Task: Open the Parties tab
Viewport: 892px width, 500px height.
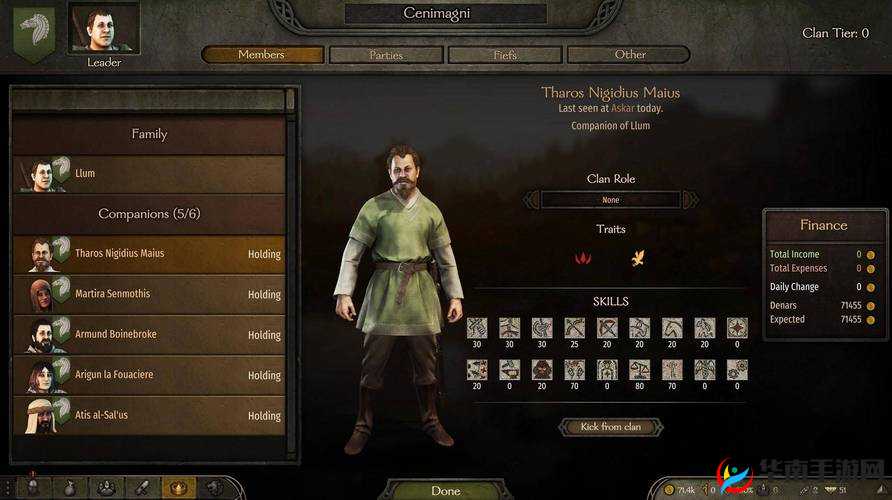Action: (x=386, y=55)
